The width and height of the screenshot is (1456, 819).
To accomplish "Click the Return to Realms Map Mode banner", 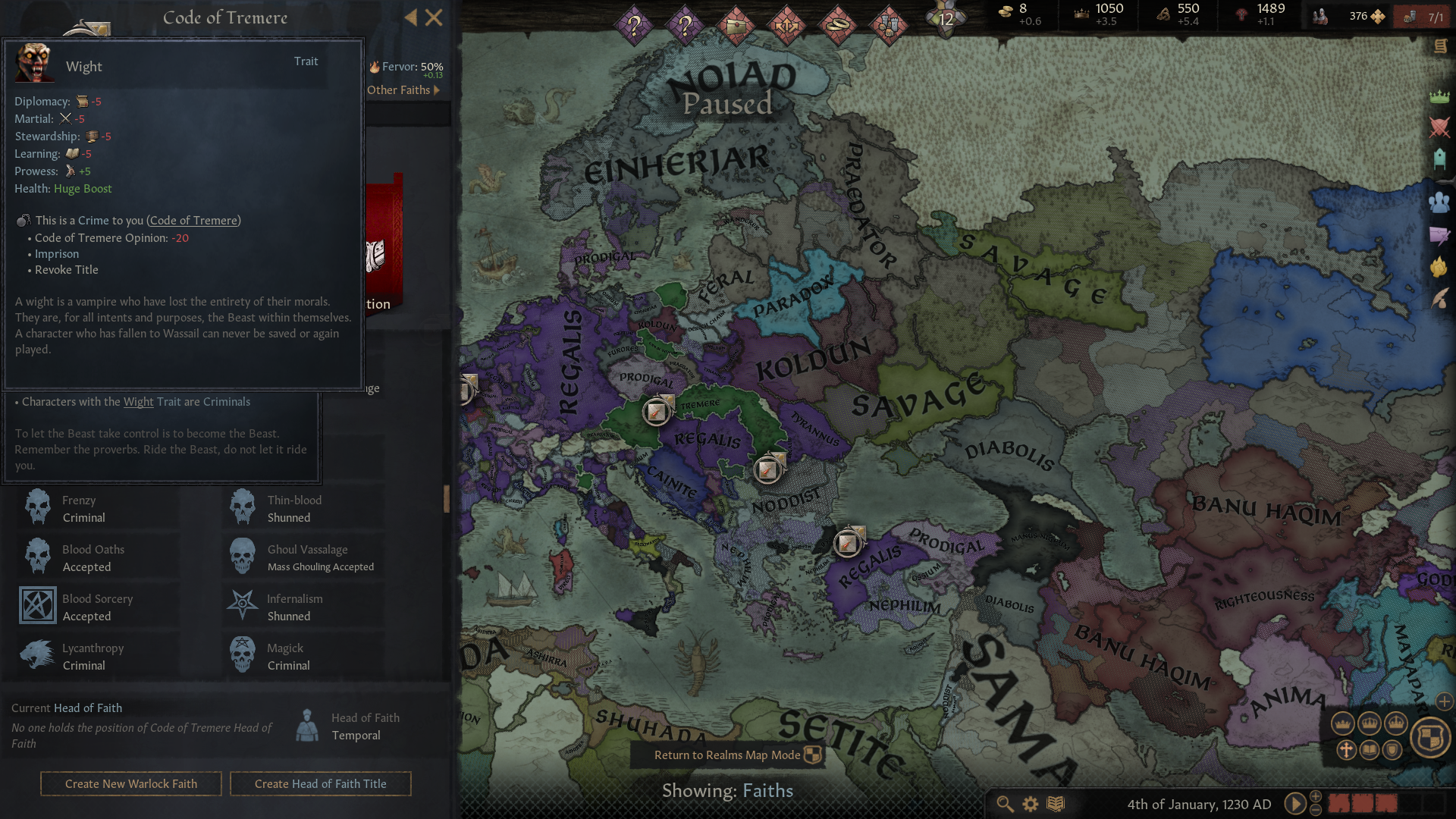I will point(727,755).
